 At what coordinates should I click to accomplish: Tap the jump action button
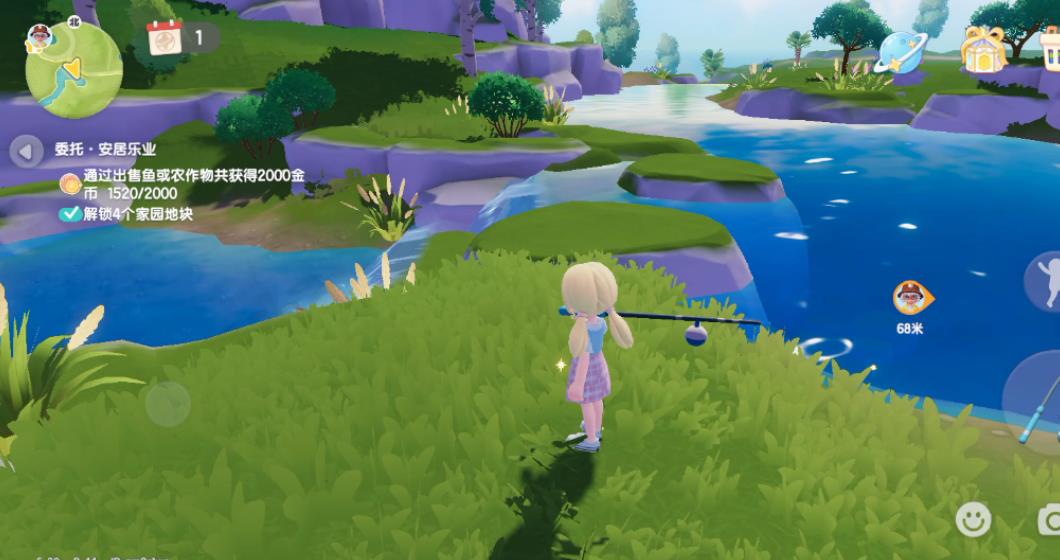1045,281
